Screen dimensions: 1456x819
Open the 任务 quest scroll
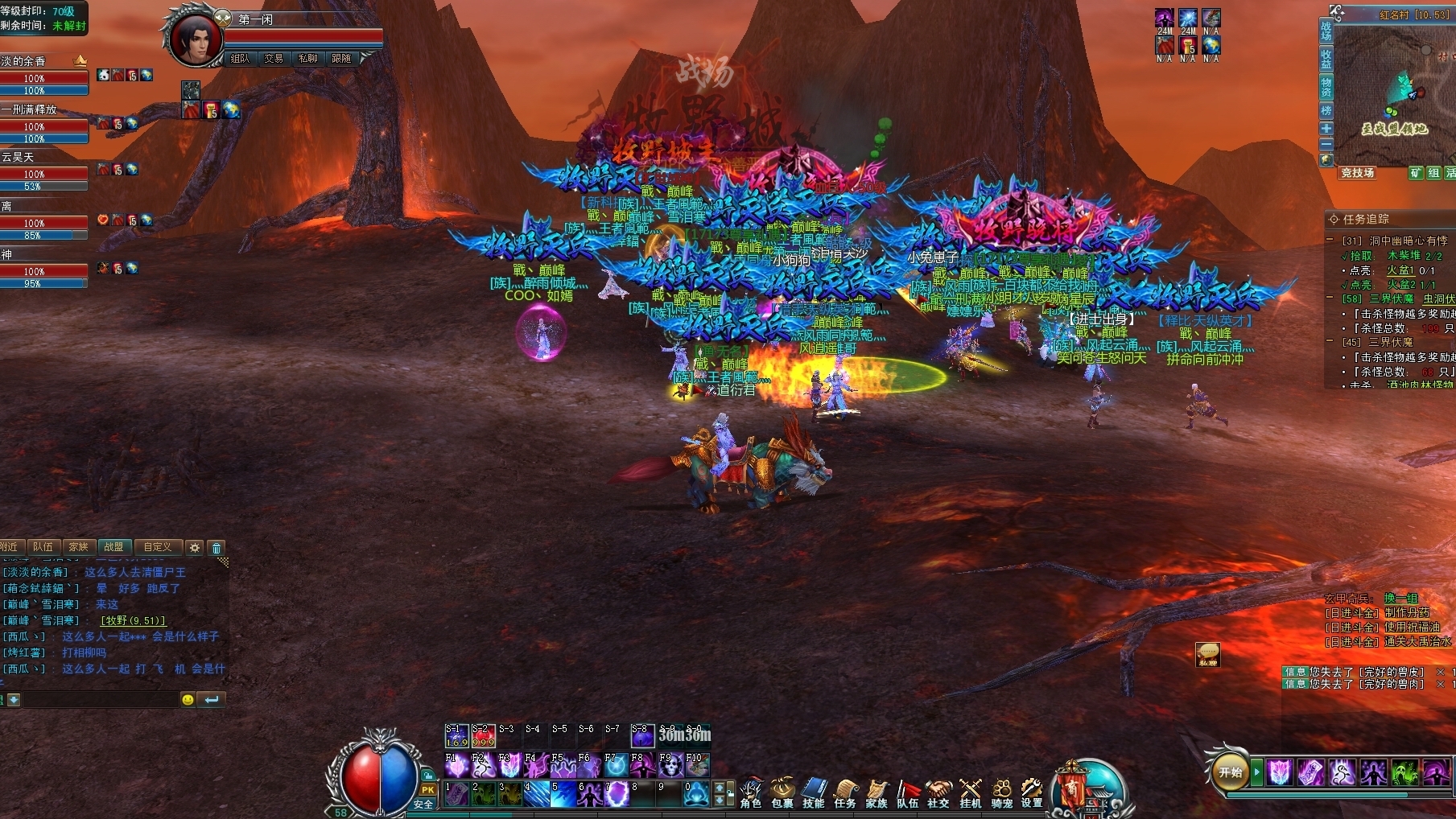(x=845, y=792)
